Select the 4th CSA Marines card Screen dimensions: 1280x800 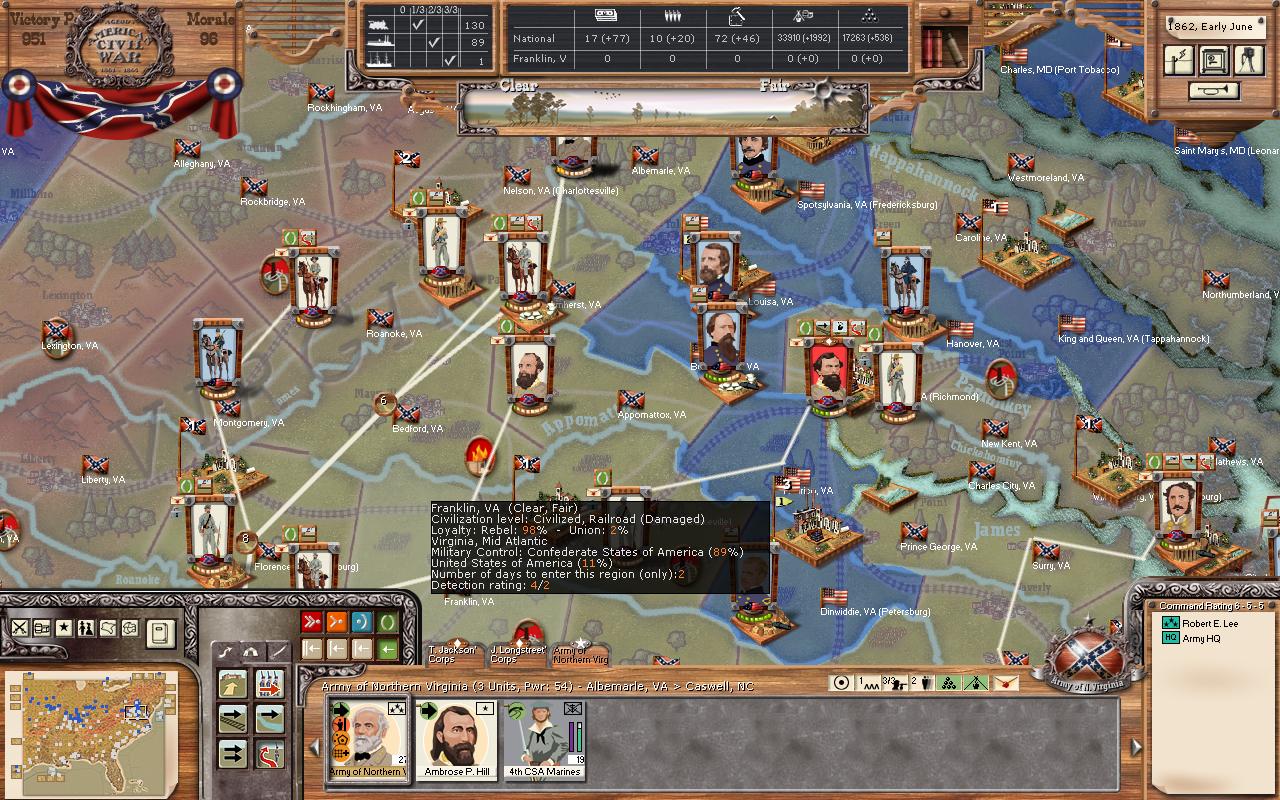(543, 739)
